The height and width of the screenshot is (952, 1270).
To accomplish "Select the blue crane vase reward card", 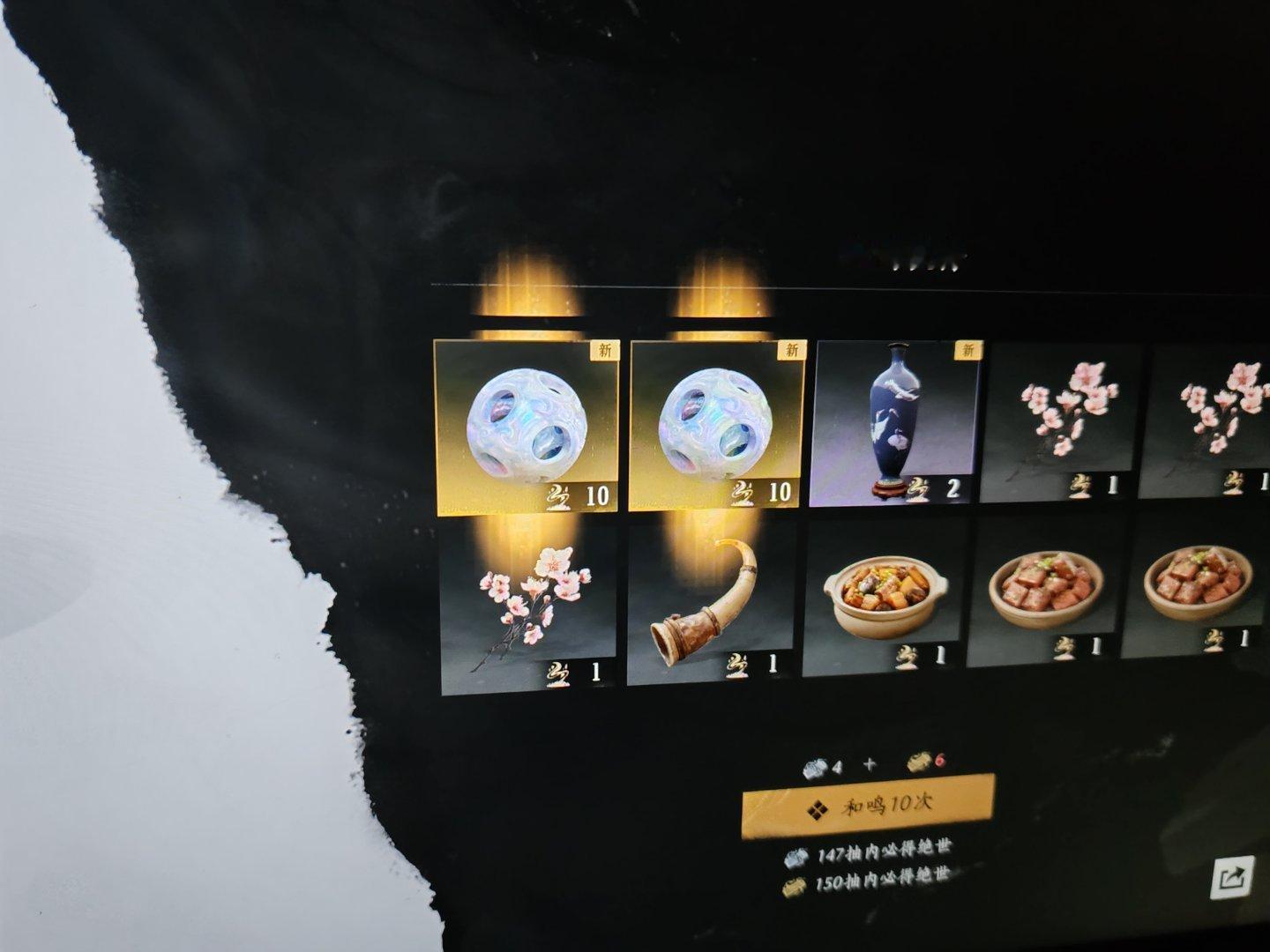I will 899,423.
